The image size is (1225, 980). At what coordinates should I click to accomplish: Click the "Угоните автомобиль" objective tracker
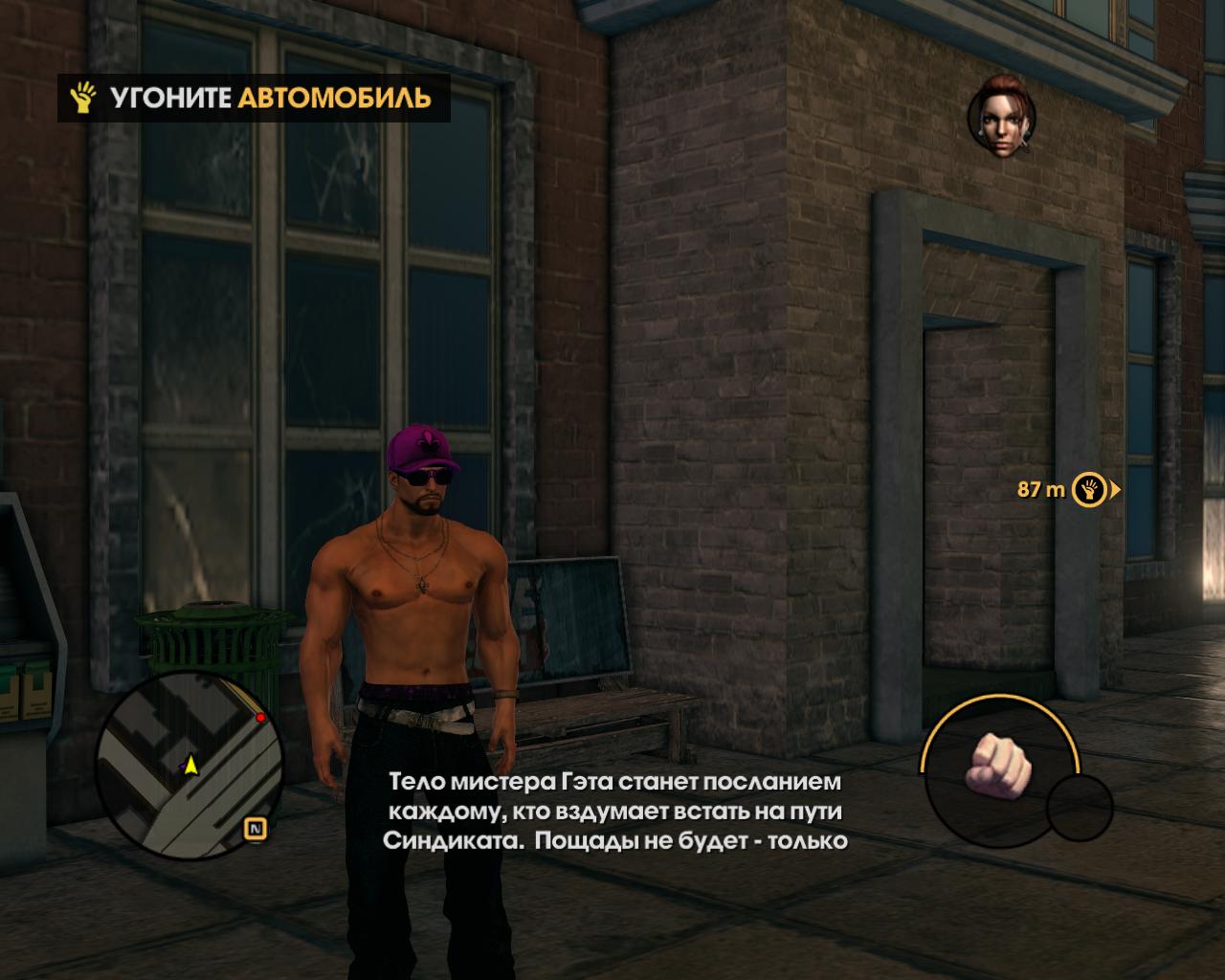pyautogui.click(x=254, y=98)
